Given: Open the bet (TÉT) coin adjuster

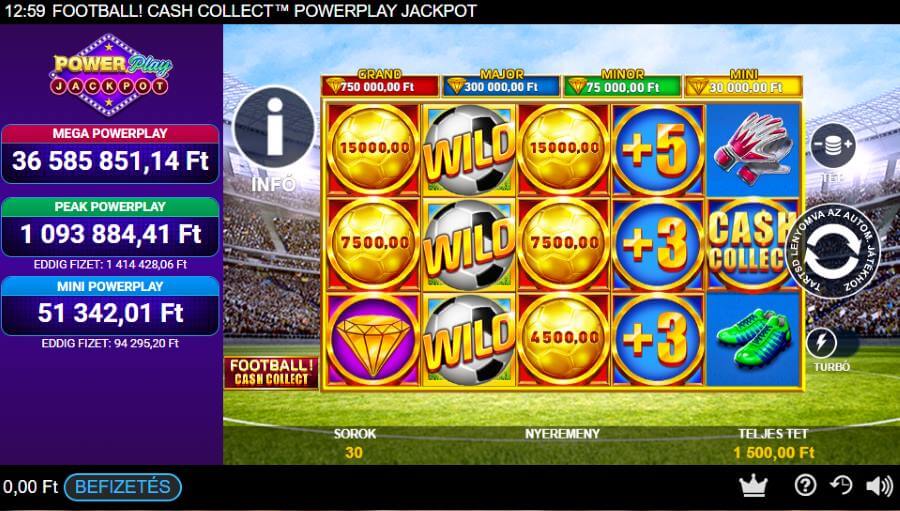Looking at the screenshot, I should tap(832, 146).
